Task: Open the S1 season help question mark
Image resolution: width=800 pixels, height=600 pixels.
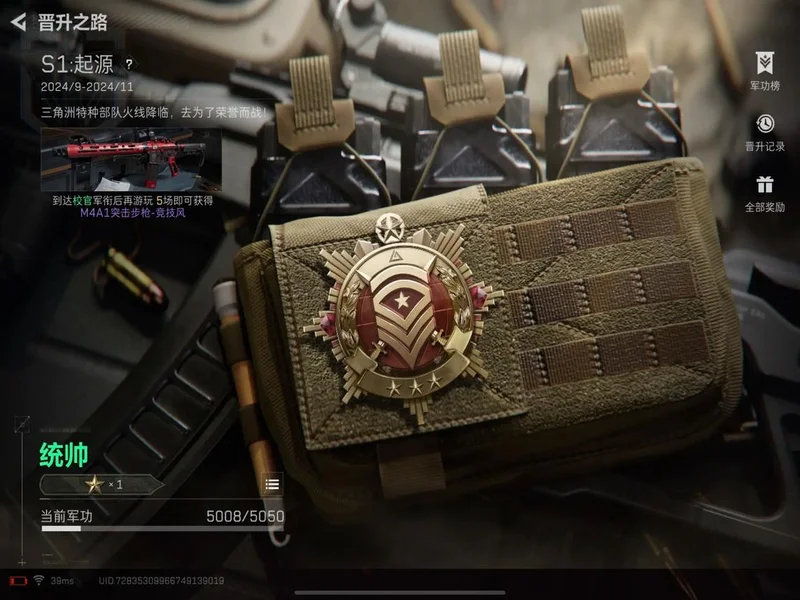Action: tap(128, 63)
